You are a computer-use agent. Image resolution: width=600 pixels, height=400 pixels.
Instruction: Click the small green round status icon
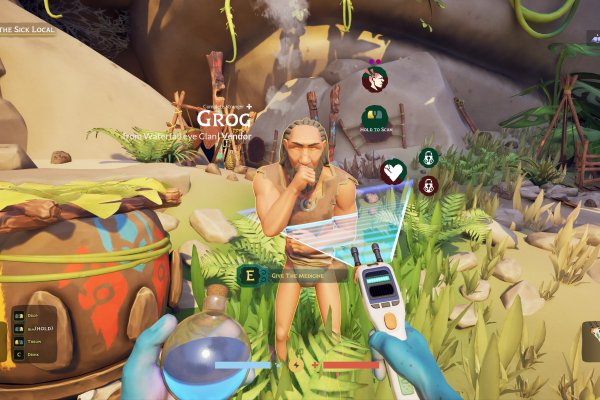(427, 157)
